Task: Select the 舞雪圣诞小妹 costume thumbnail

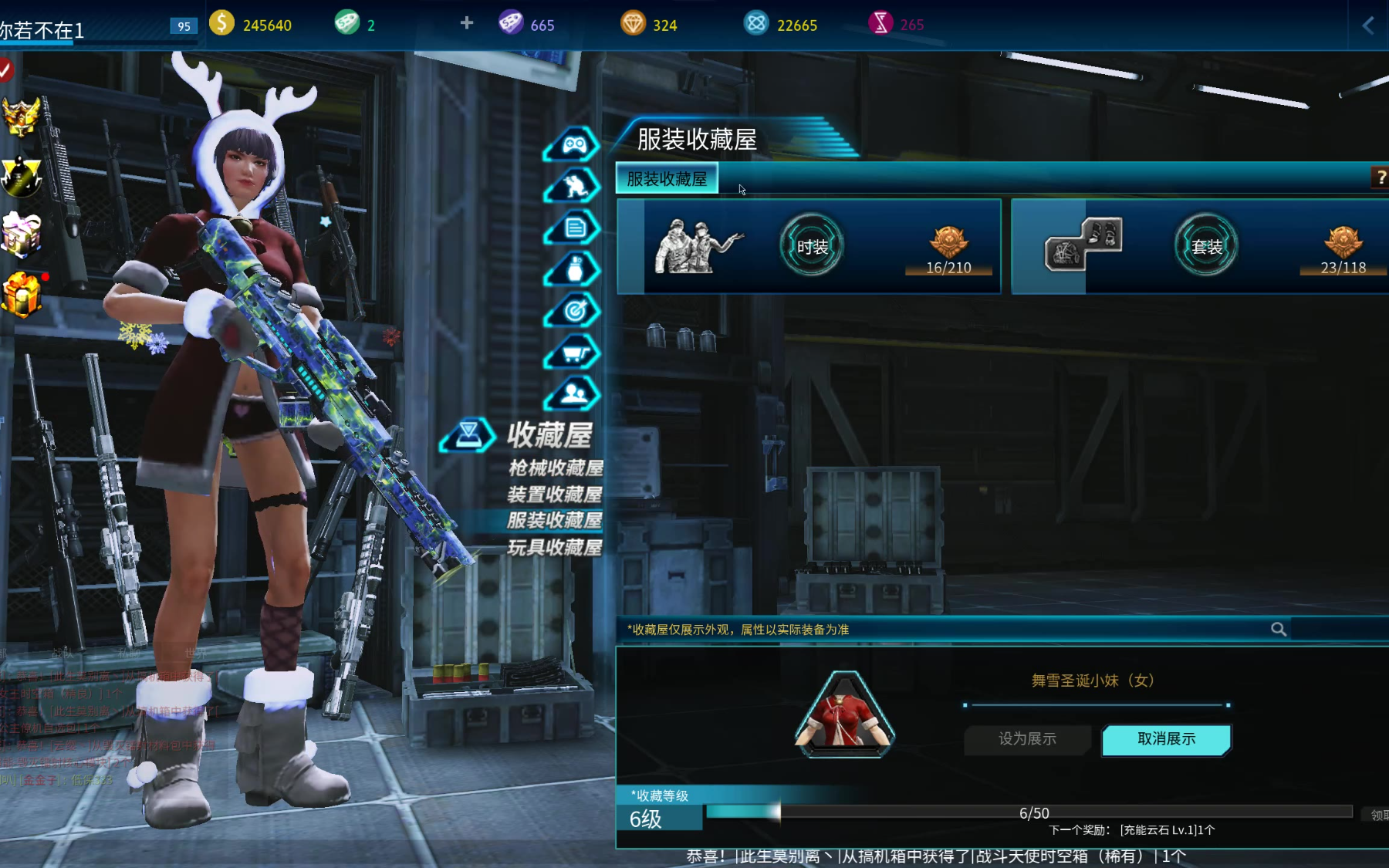Action: click(845, 715)
